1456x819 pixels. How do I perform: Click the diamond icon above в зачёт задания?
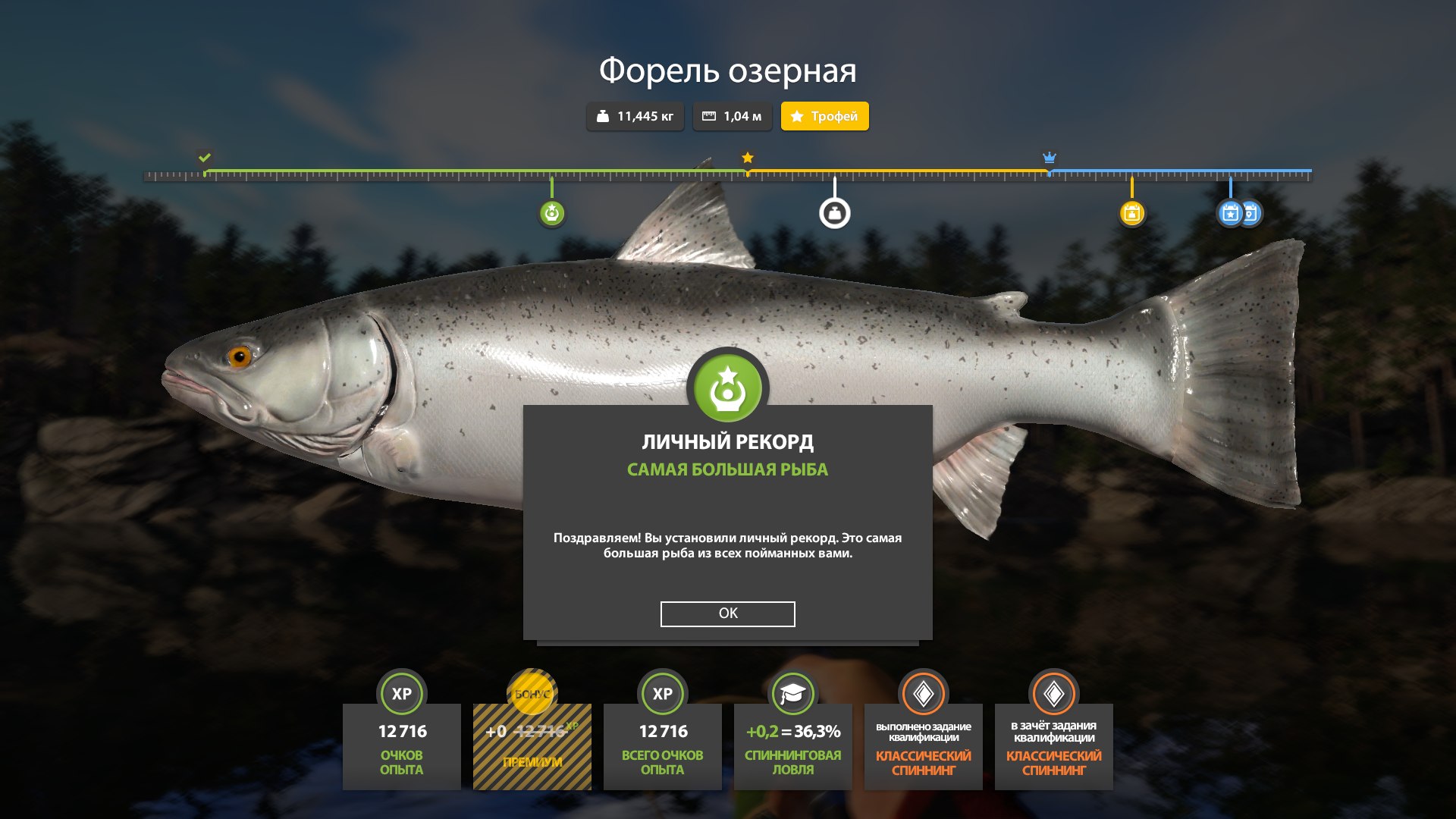(x=1053, y=692)
